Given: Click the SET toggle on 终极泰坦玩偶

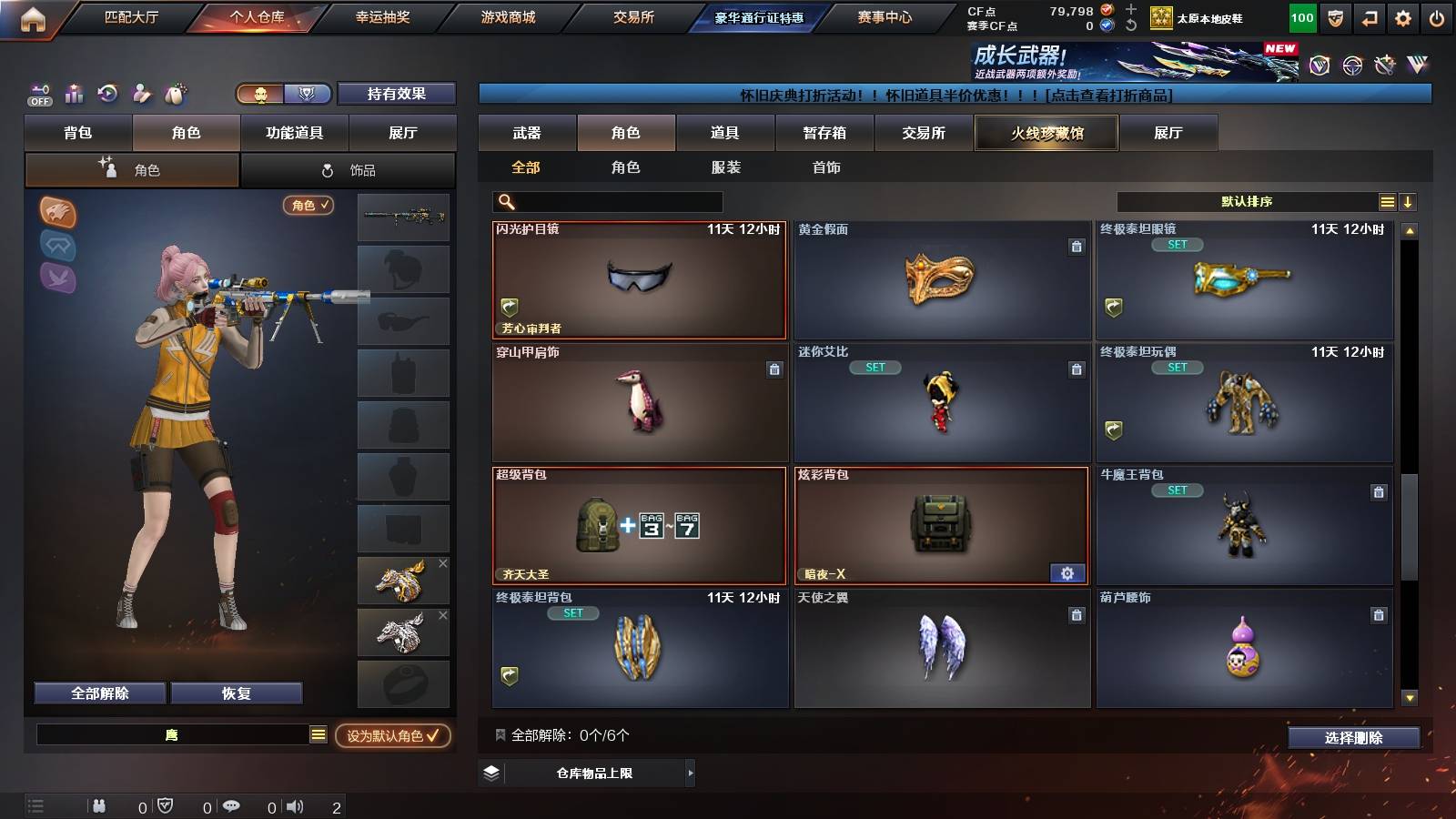Looking at the screenshot, I should 1178,368.
